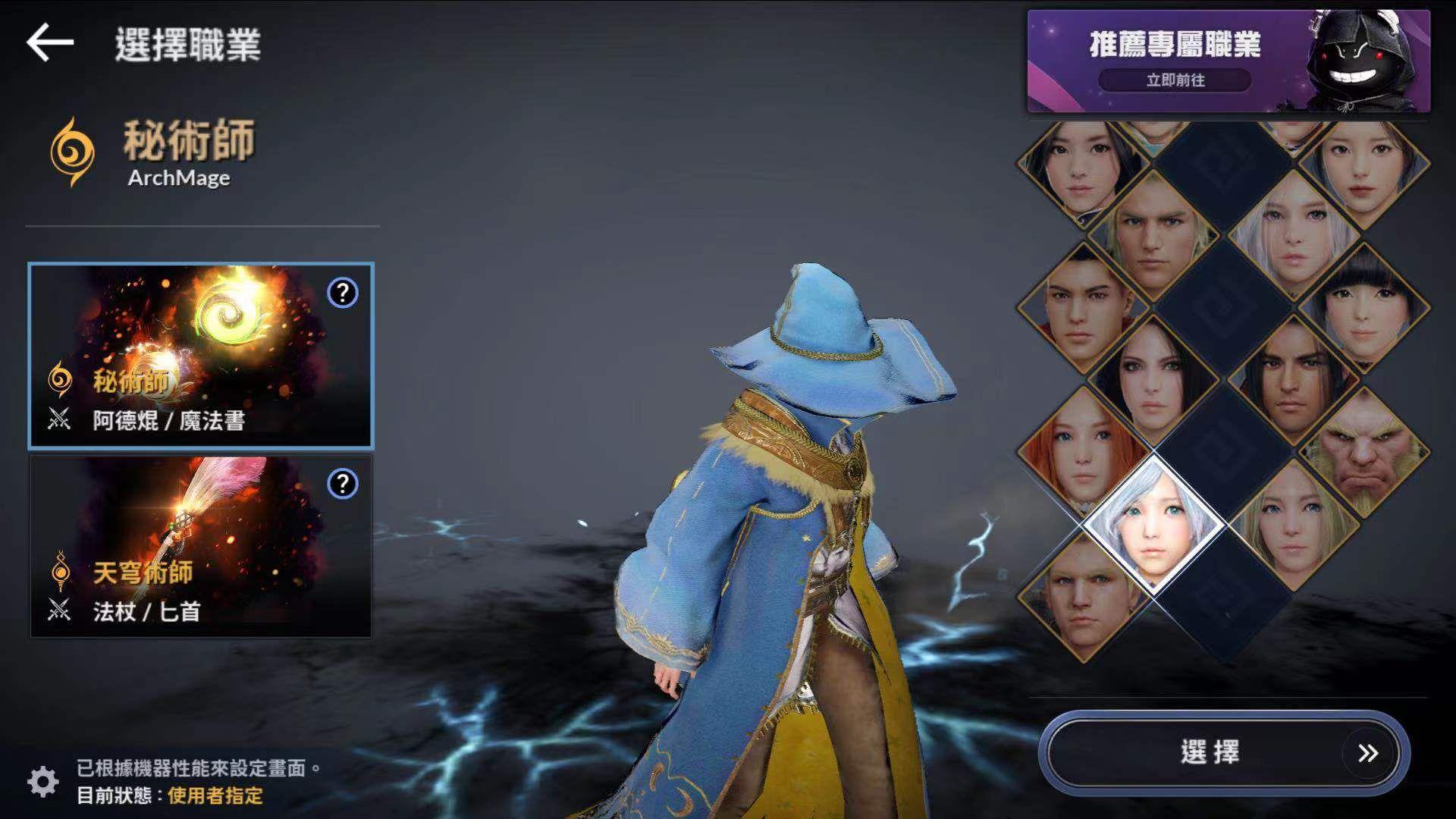Click the ArchMage class emblem icon
Screen dimensions: 1456x819
(x=71, y=149)
